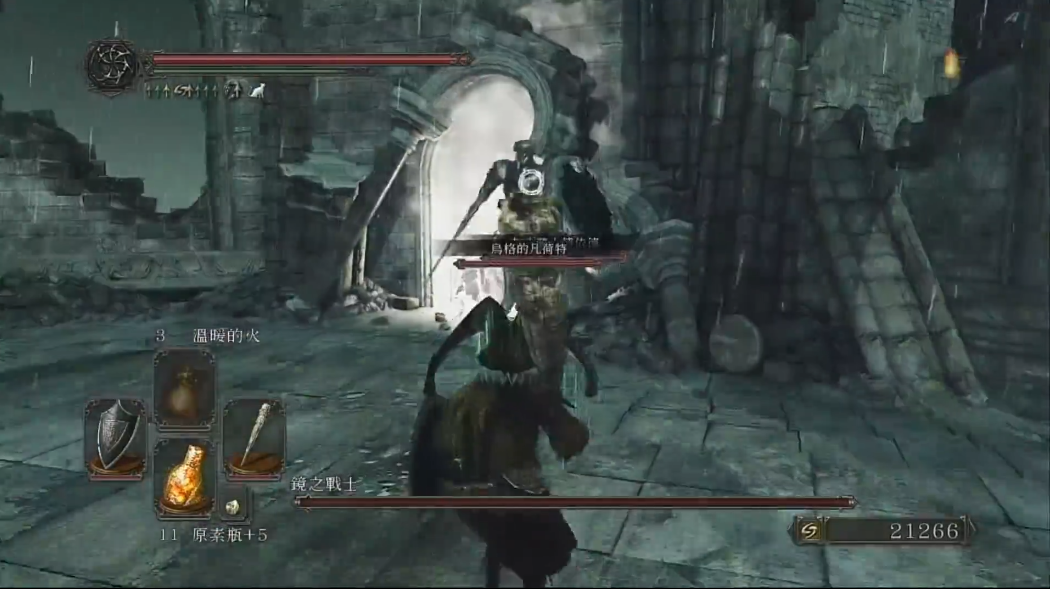1050x589 pixels.
Task: Choose the 温暖的火 spell slot
Action: [185, 389]
